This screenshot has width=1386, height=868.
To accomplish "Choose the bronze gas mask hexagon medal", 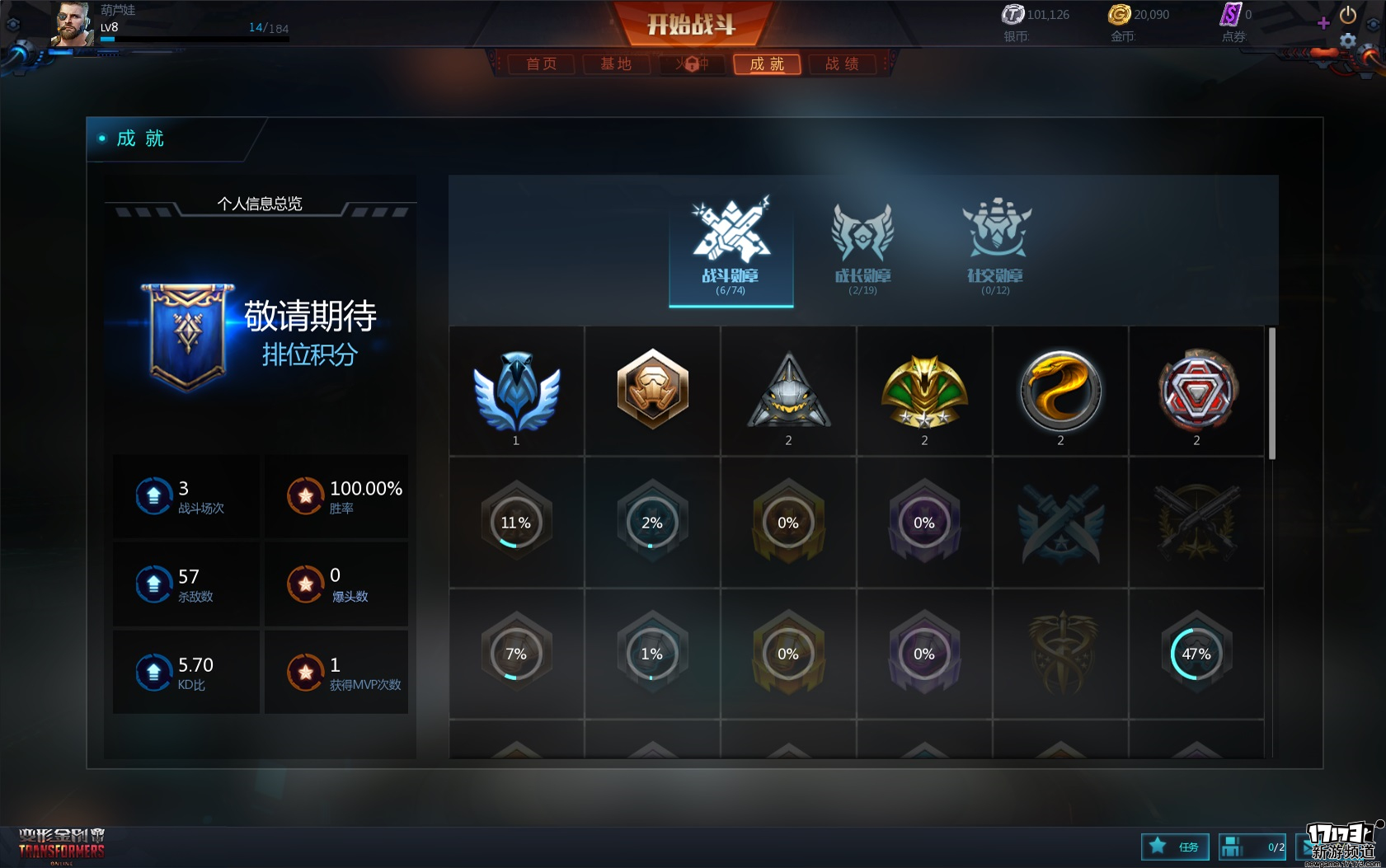I will tap(652, 389).
